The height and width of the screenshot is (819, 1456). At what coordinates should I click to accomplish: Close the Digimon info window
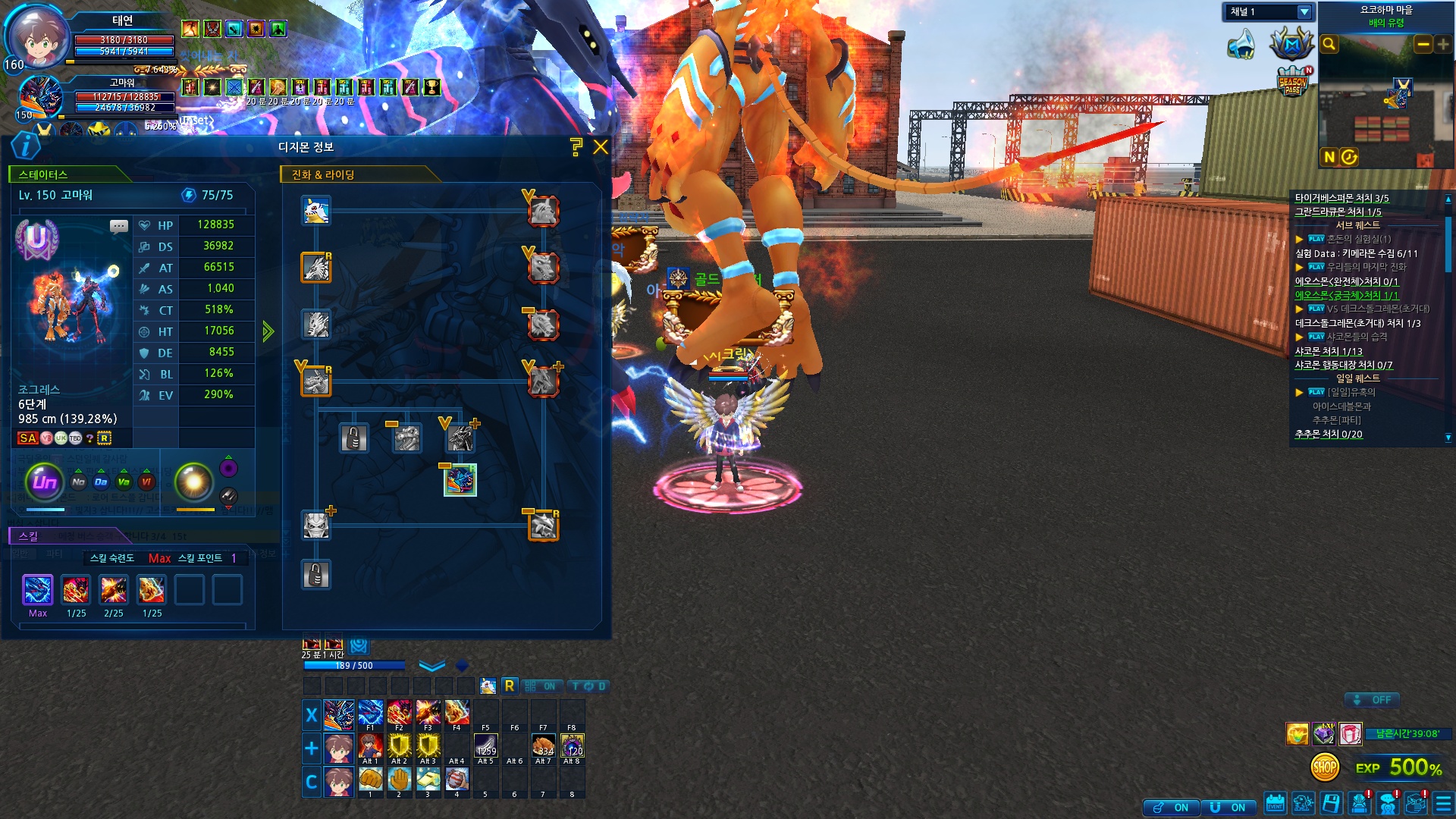tap(601, 147)
